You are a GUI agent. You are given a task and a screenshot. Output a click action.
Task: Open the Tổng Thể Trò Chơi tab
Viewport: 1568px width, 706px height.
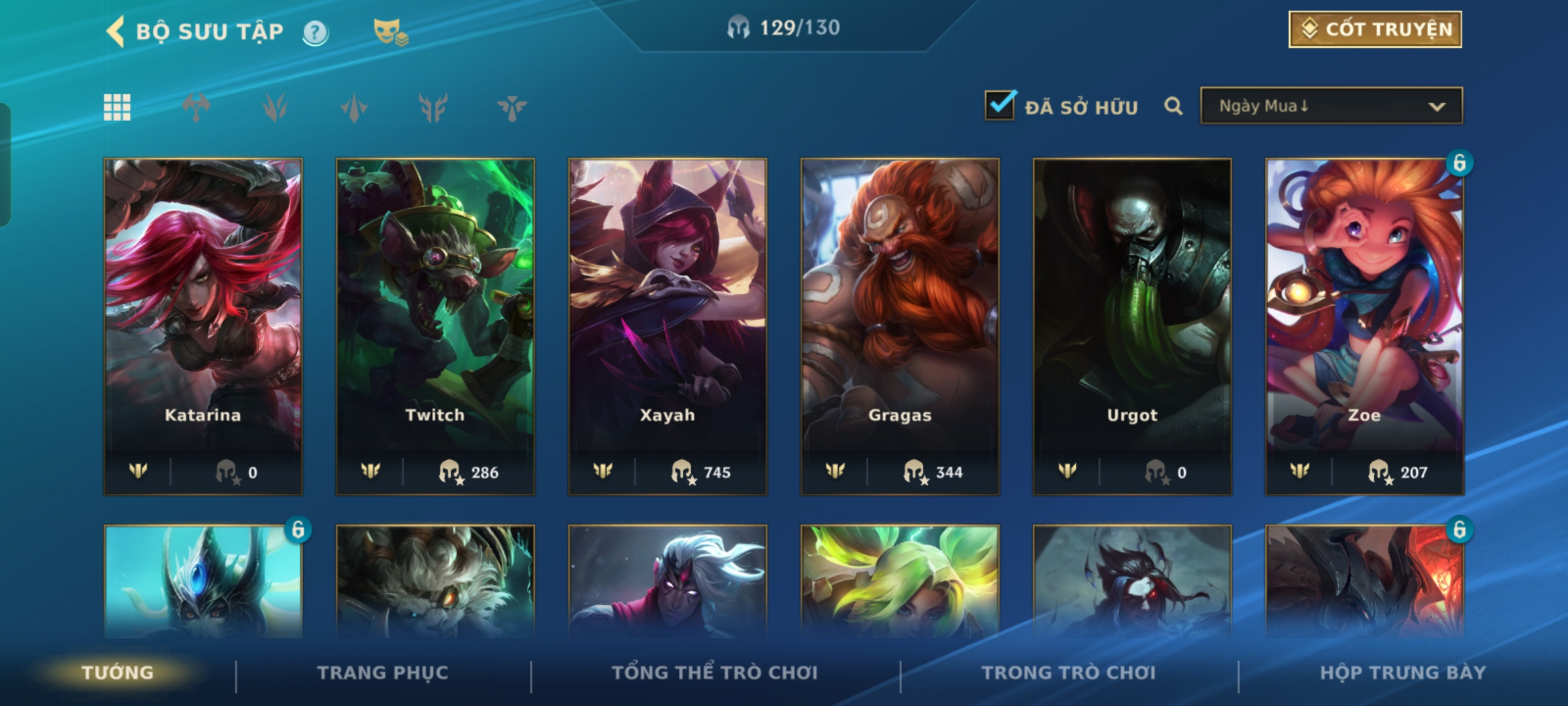[x=715, y=673]
